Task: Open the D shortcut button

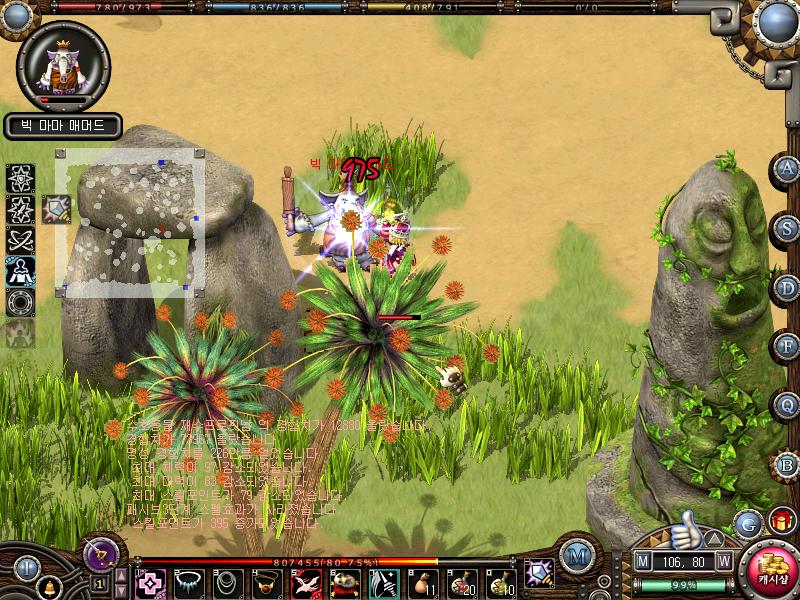Action: click(788, 288)
